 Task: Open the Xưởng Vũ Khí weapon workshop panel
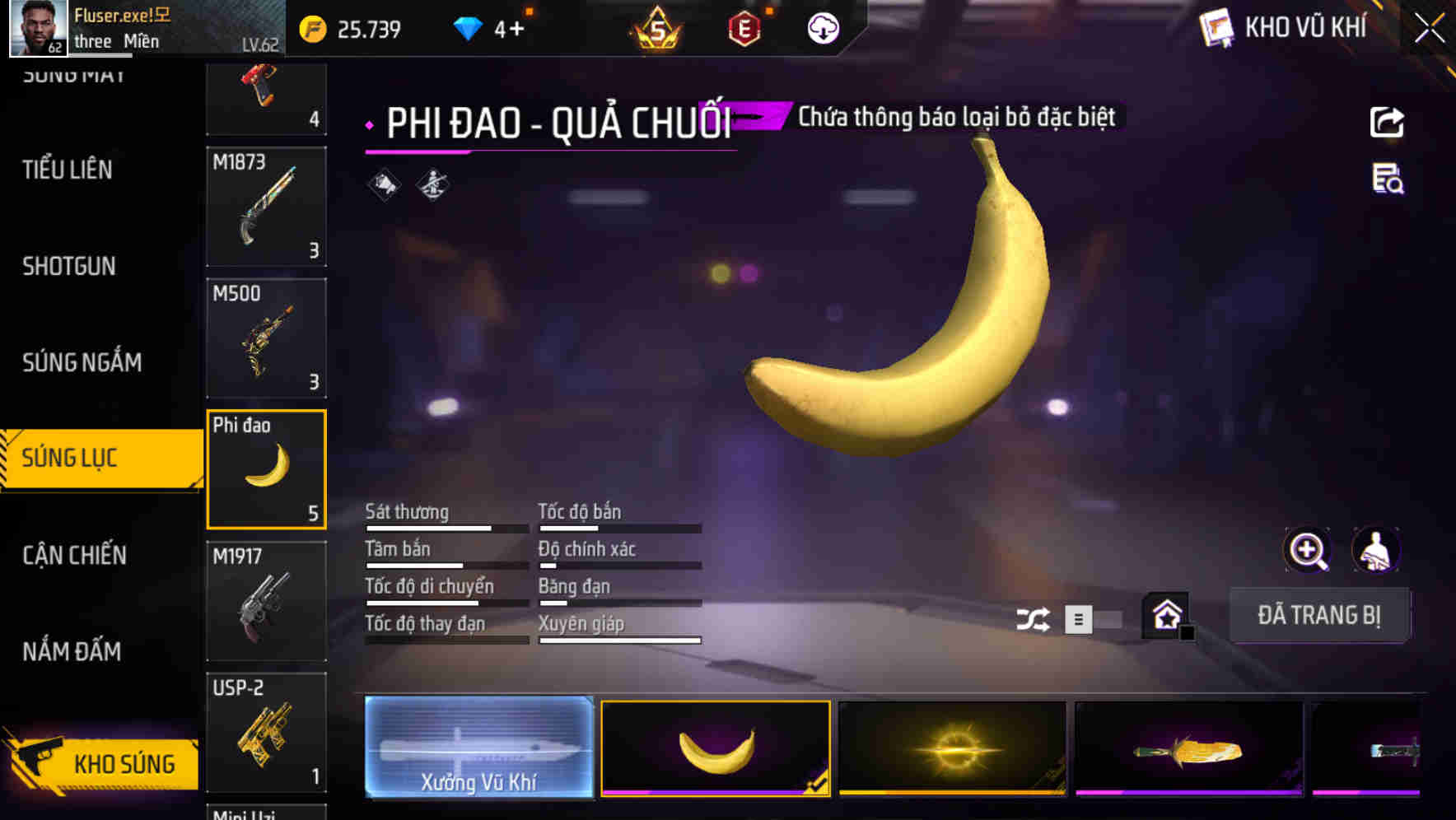(x=478, y=748)
